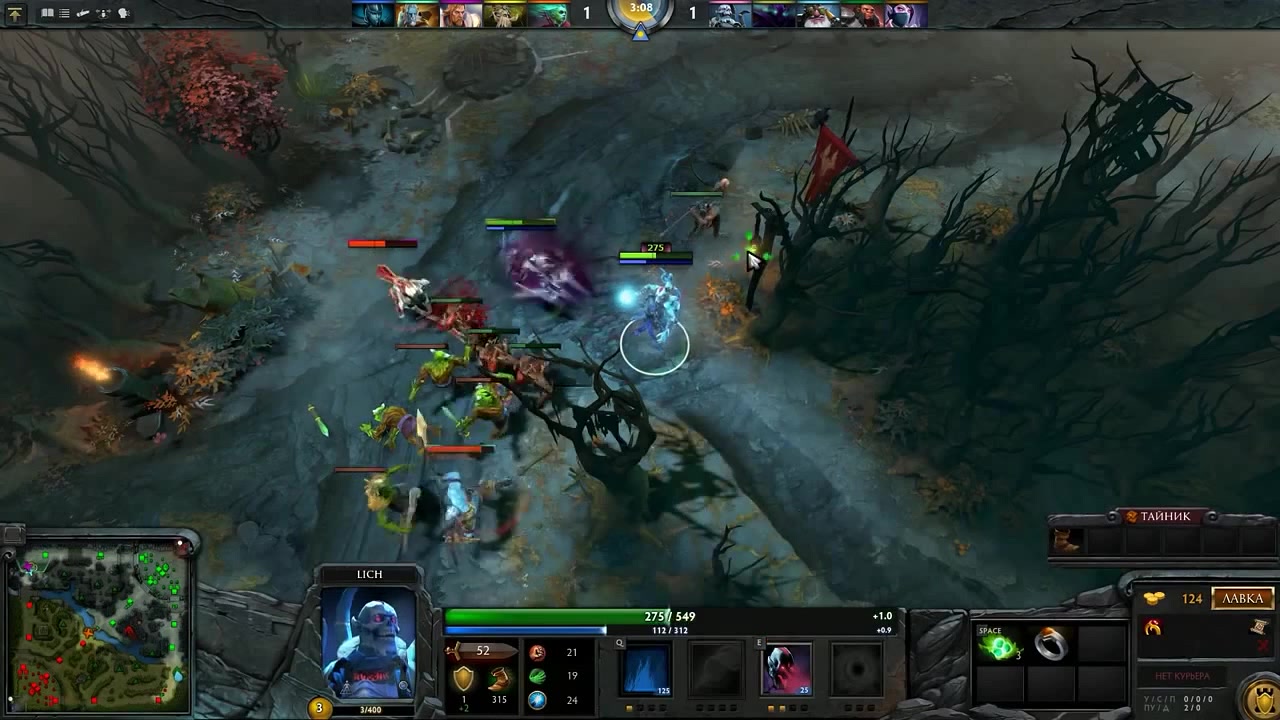Click the courier button labelled НЕТ КУРЬЕРА
The height and width of the screenshot is (720, 1280).
1183,677
